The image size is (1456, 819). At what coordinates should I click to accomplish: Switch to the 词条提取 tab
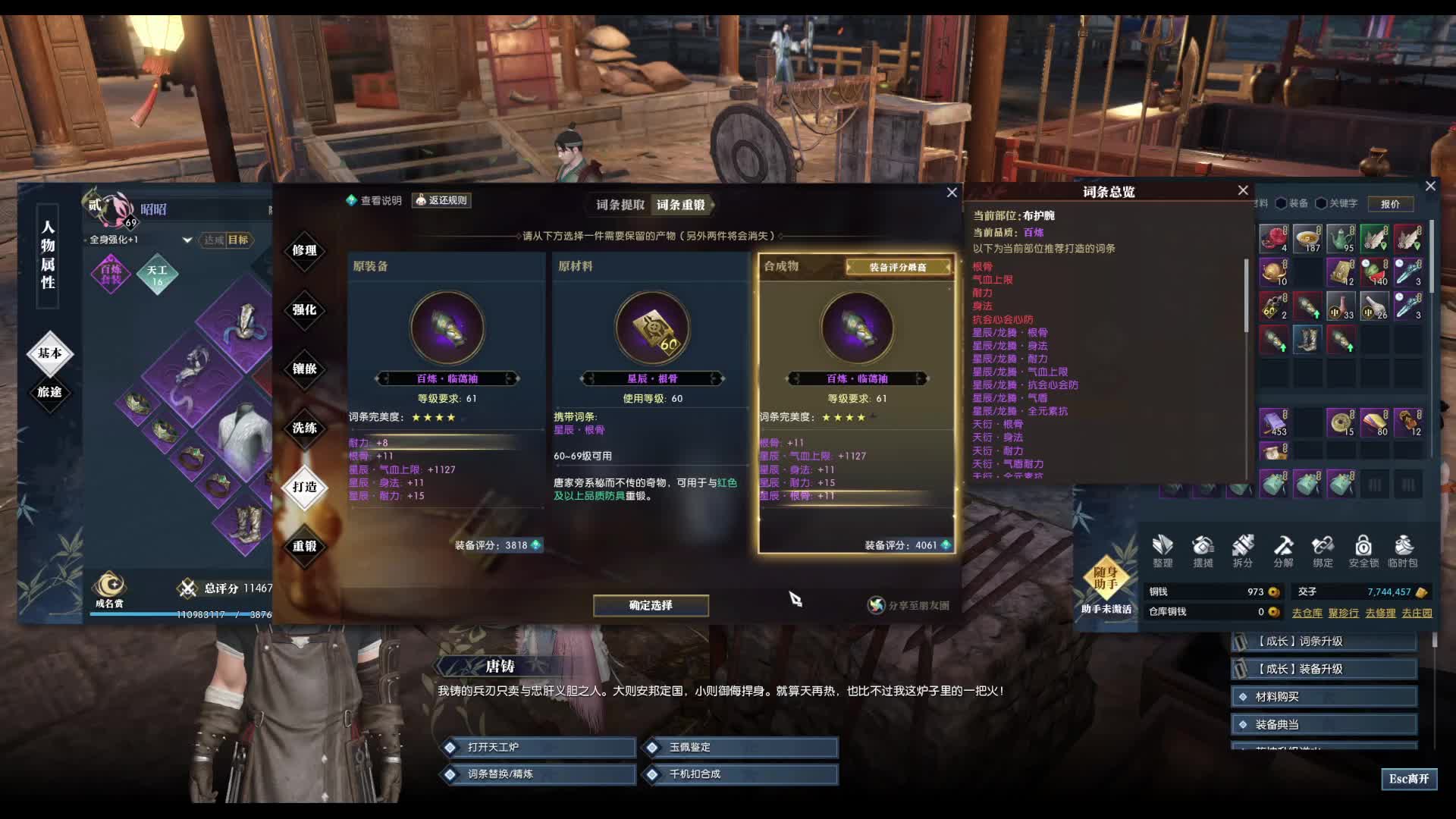(x=620, y=205)
